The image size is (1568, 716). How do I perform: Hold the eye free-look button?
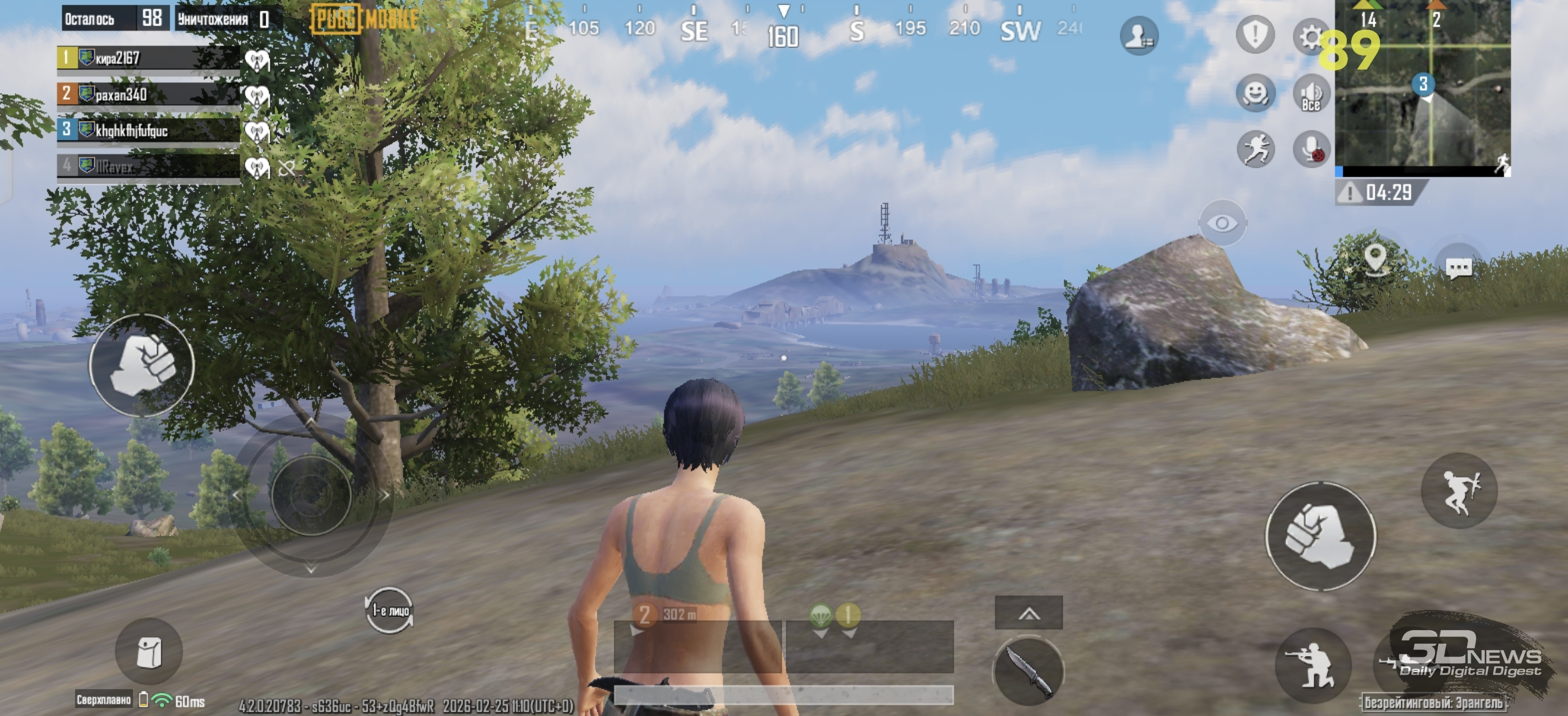[1222, 223]
